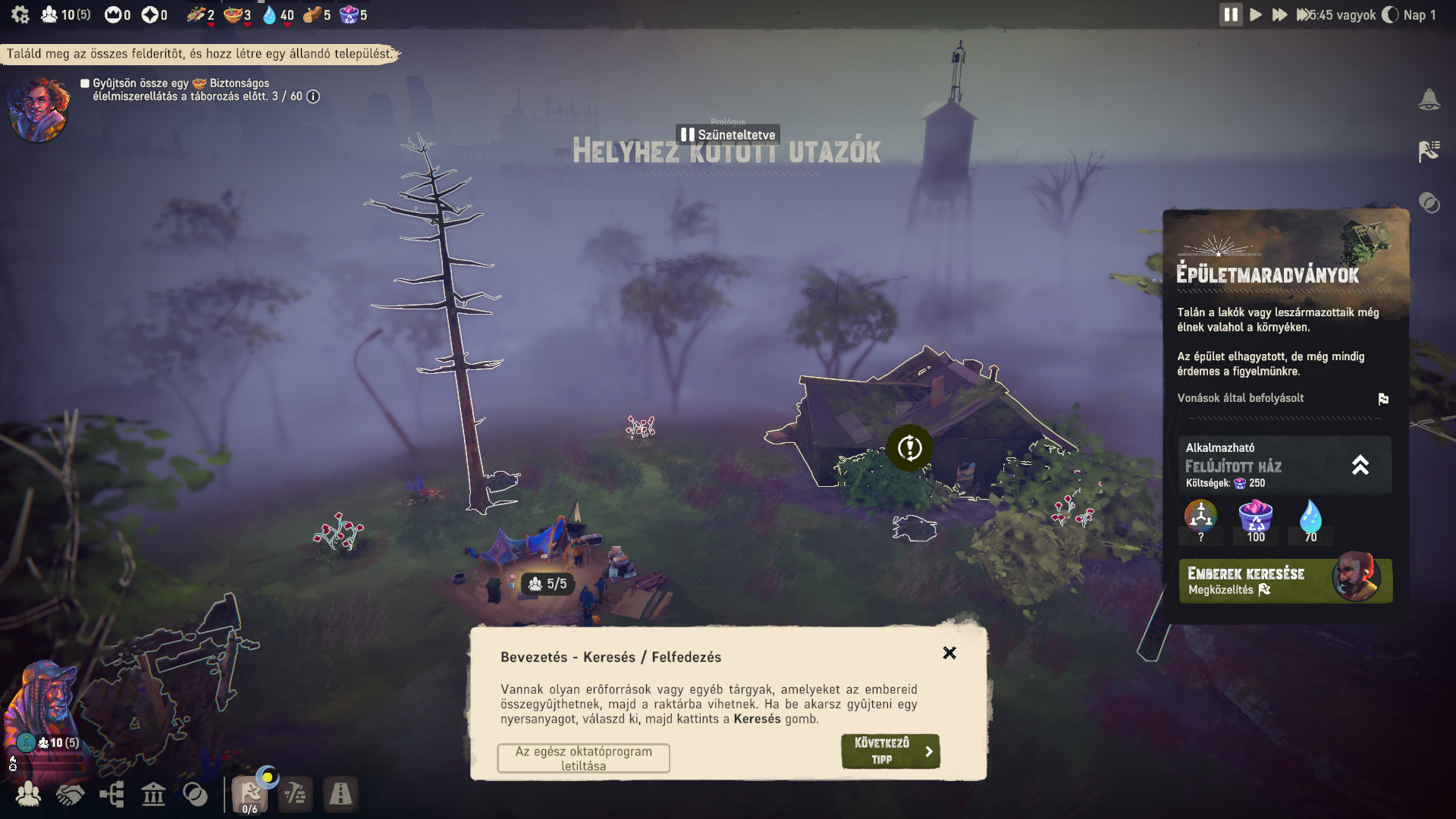Open the flag-with-list objectives icon
The height and width of the screenshot is (819, 1456).
1429,151
